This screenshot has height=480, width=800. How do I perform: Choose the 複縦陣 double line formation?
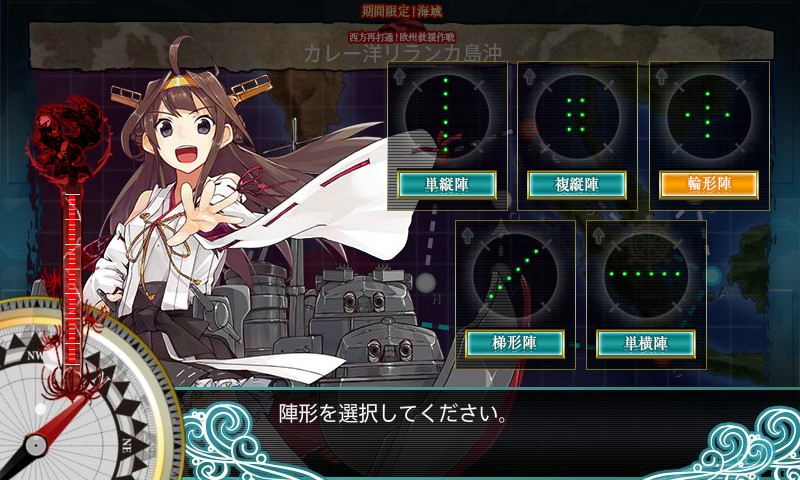point(577,185)
